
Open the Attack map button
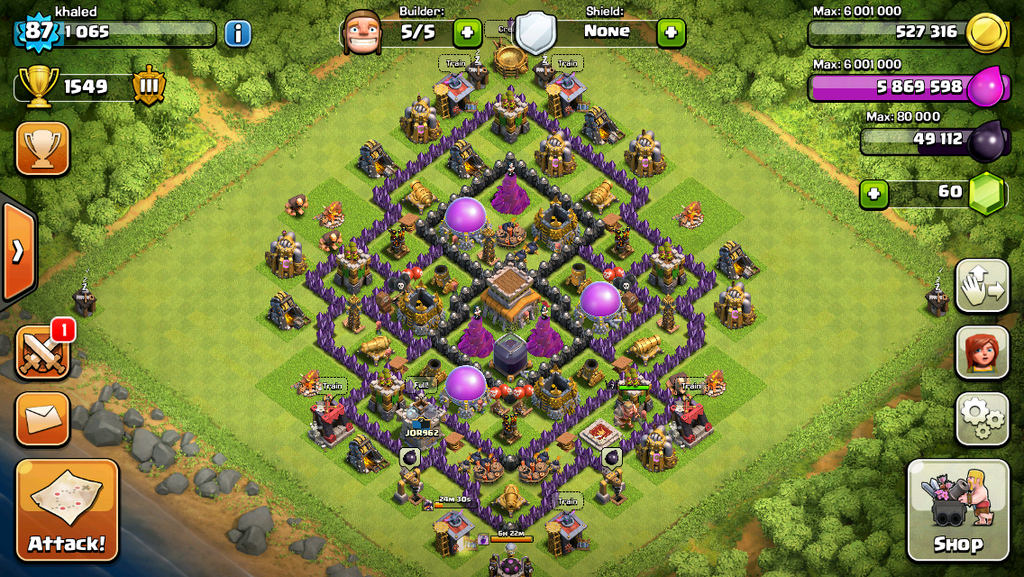pos(67,509)
